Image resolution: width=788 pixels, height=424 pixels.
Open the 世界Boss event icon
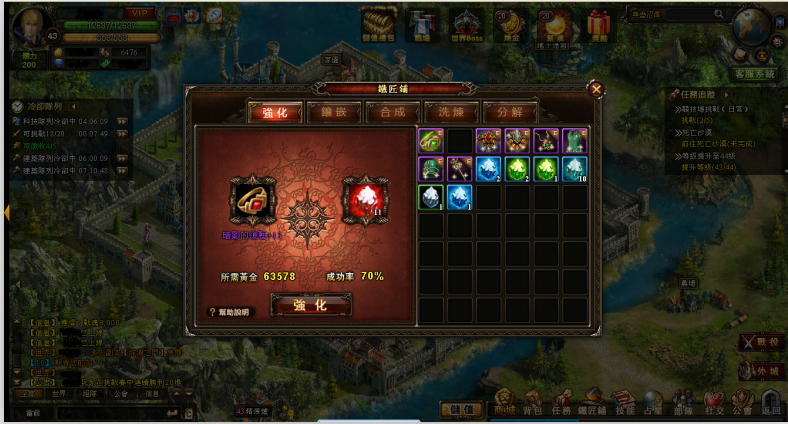click(x=467, y=24)
